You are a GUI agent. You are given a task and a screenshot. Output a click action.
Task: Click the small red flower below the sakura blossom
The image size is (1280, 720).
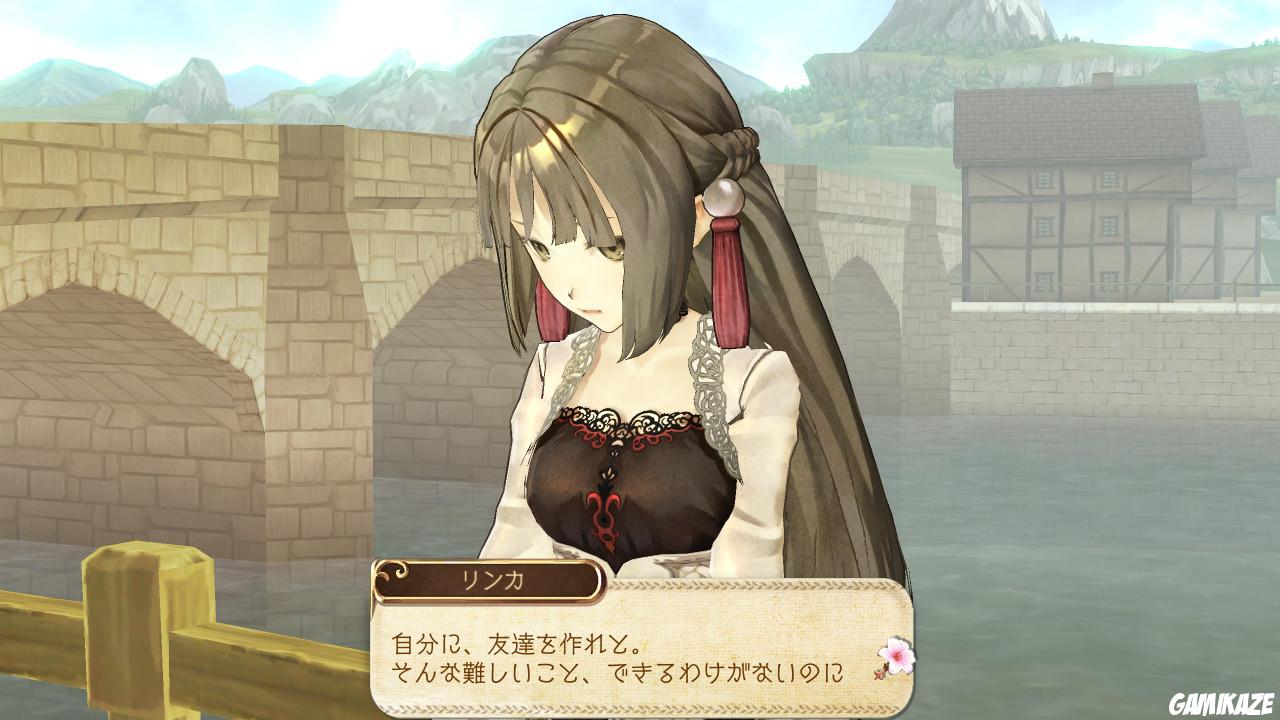tap(879, 674)
